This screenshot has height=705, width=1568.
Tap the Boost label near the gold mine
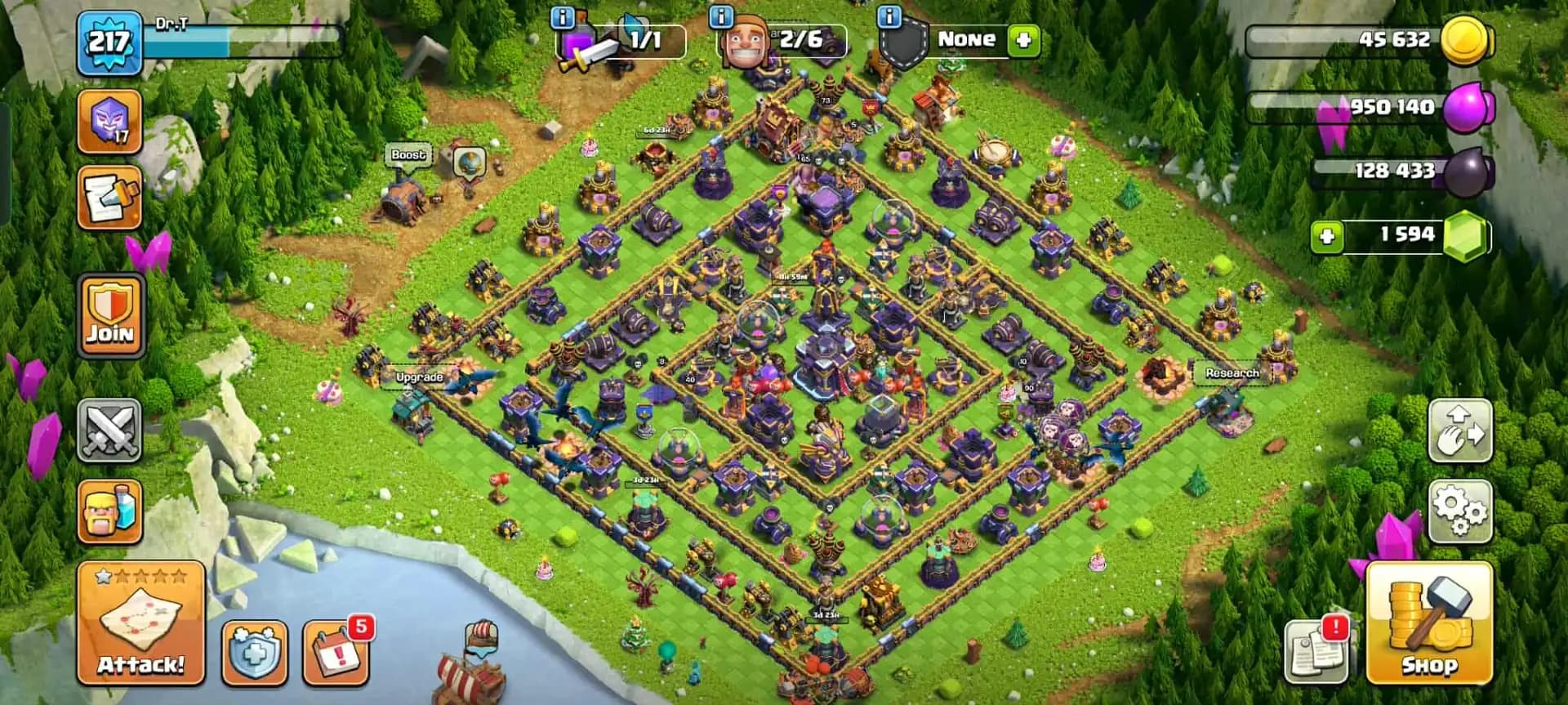(x=410, y=154)
